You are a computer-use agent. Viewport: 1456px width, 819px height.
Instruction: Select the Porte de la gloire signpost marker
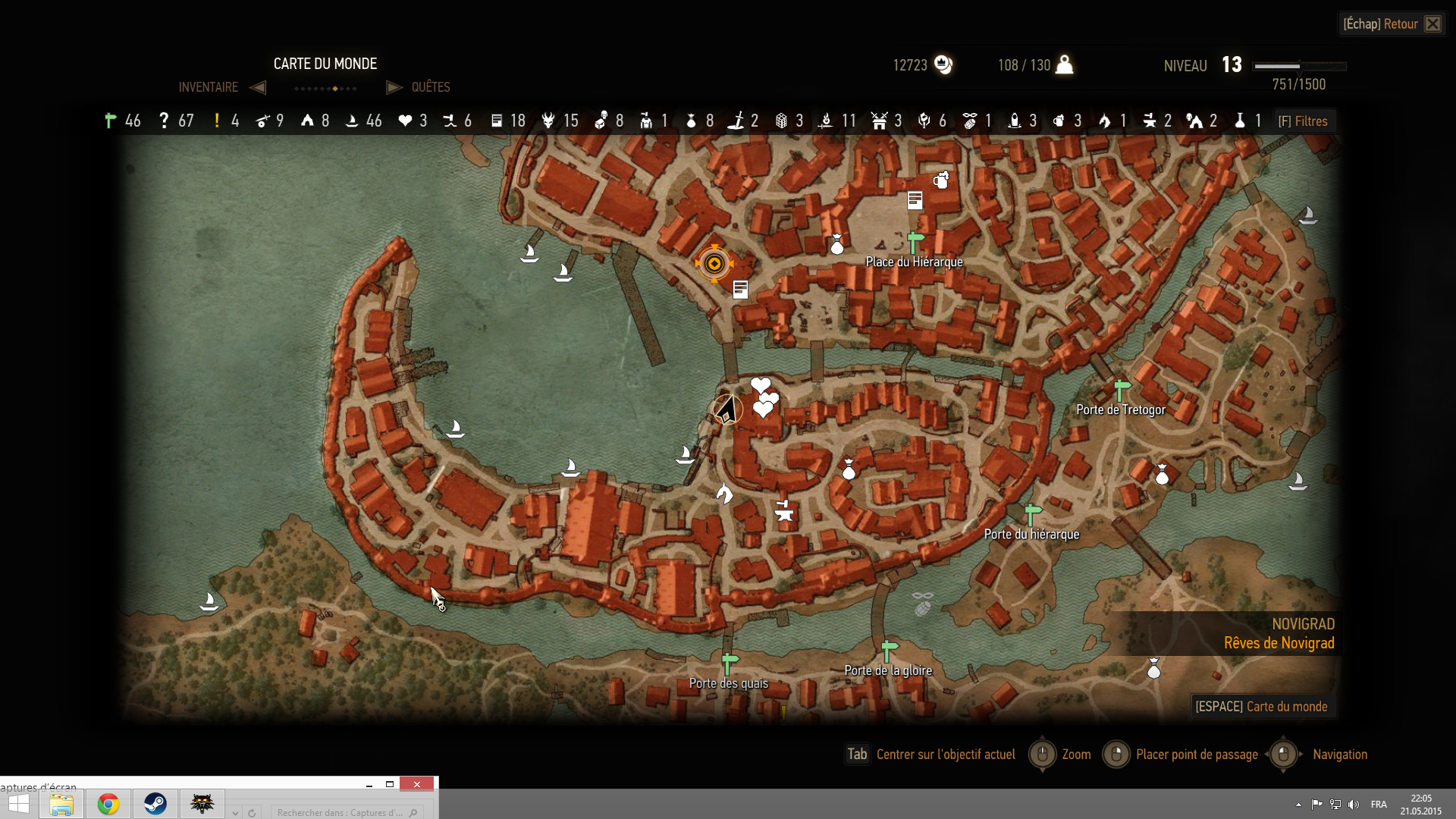pos(889,651)
